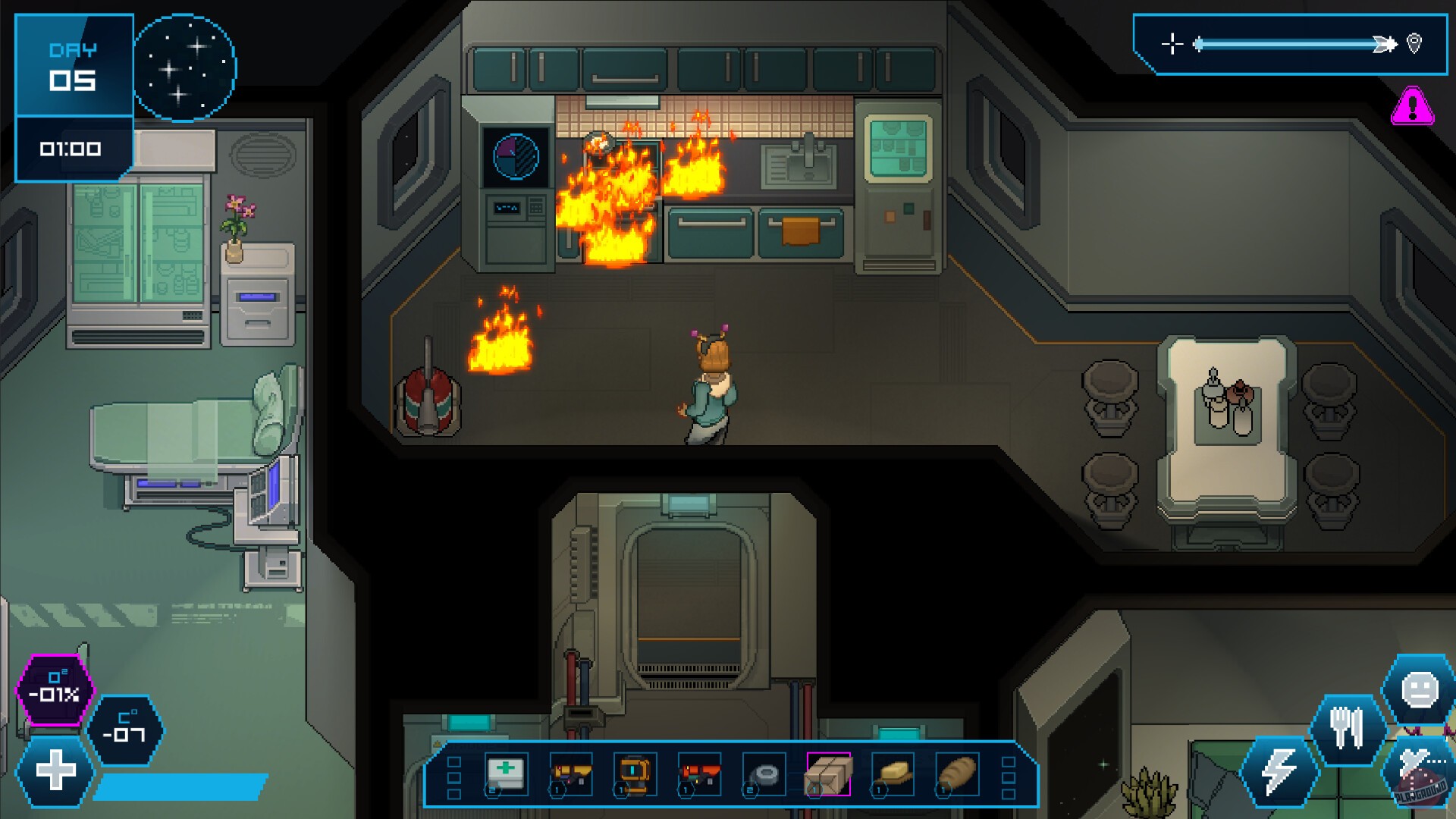This screenshot has width=1456, height=819.
Task: Select the Day 05 panel
Action: [x=74, y=64]
